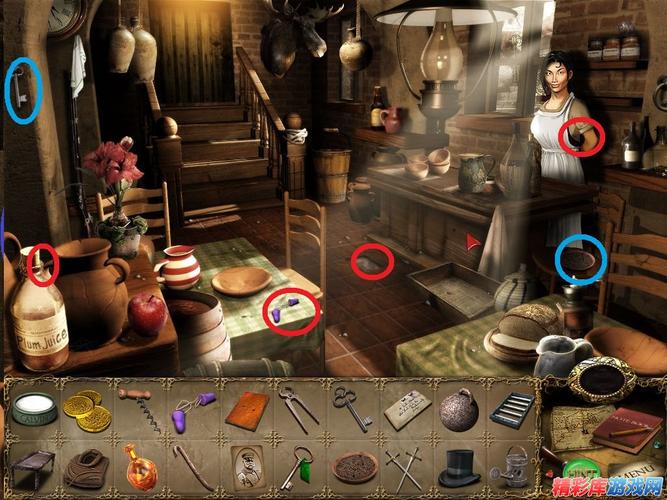Screen dimensions: 667x500
Task: Choose the purple earplugs inventory item
Action: click(x=188, y=409)
